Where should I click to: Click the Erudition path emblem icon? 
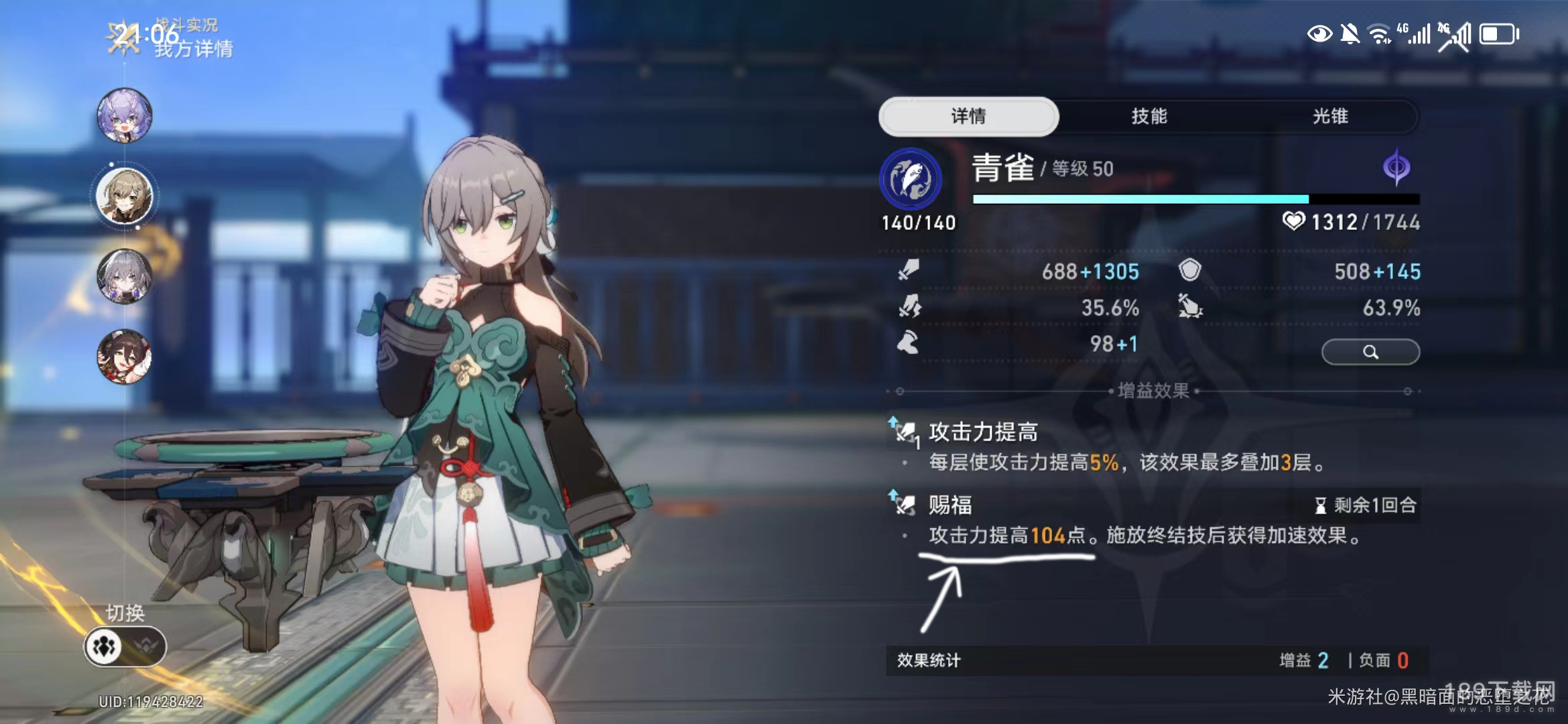pyautogui.click(x=910, y=178)
